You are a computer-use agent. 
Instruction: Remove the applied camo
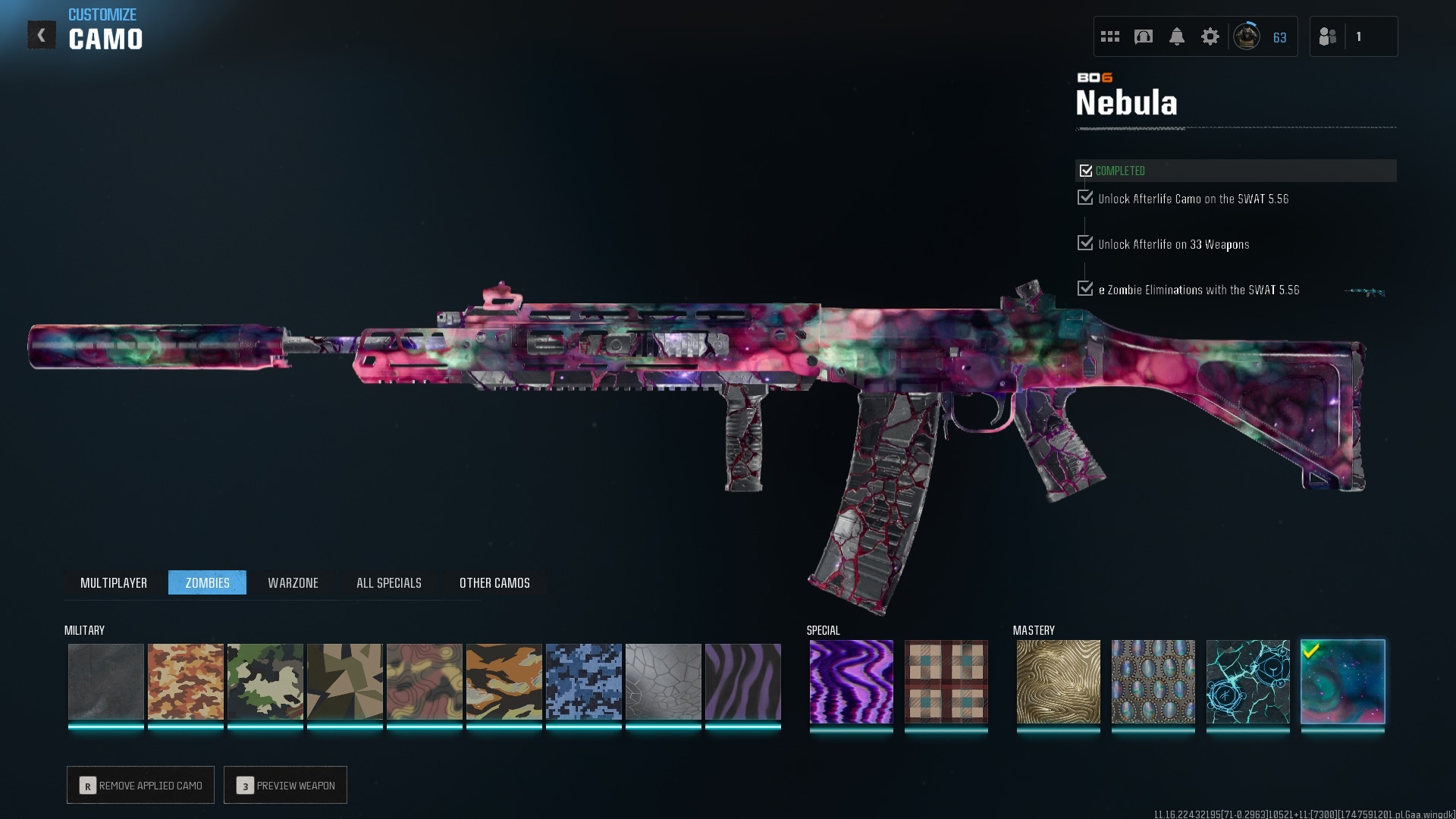click(141, 785)
